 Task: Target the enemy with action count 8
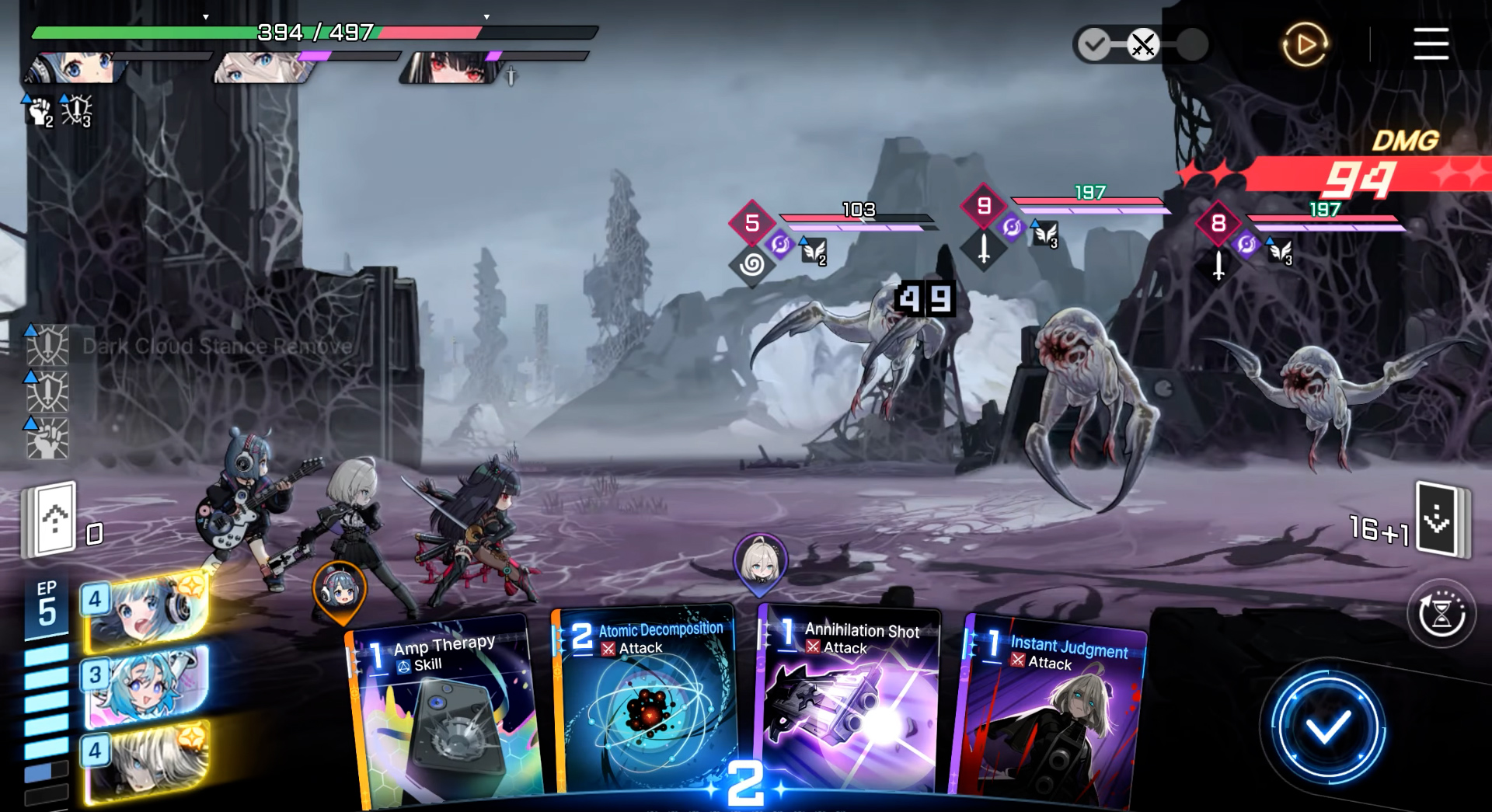click(x=1321, y=396)
